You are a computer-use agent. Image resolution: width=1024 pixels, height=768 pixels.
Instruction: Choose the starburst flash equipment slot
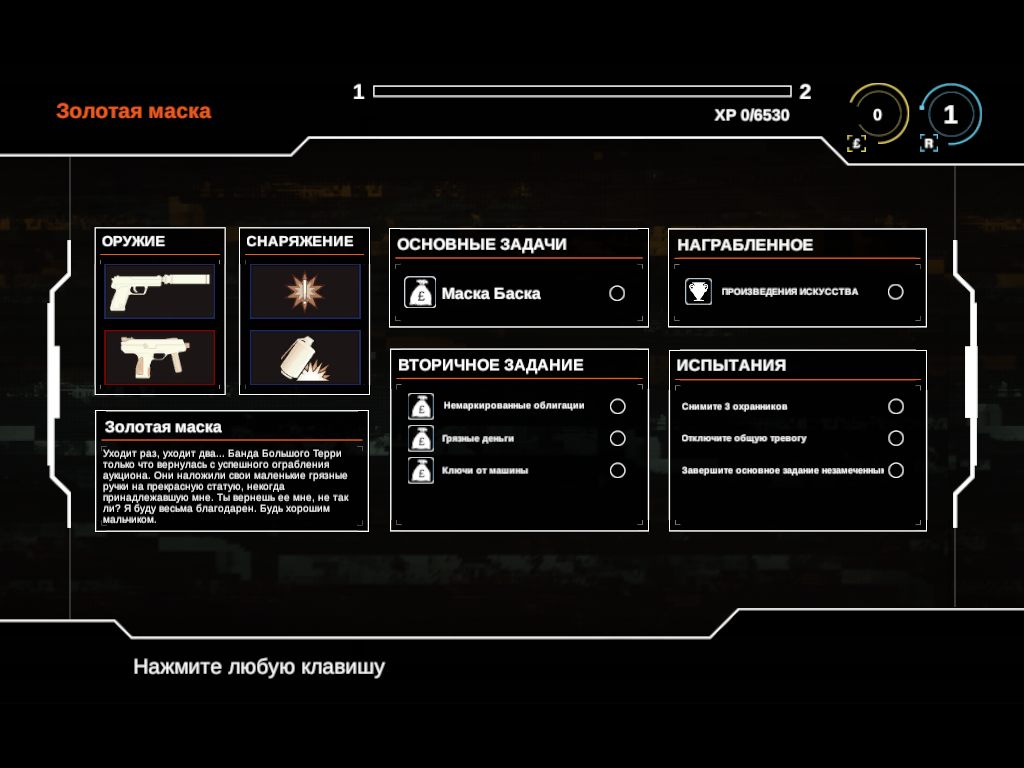pyautogui.click(x=305, y=291)
